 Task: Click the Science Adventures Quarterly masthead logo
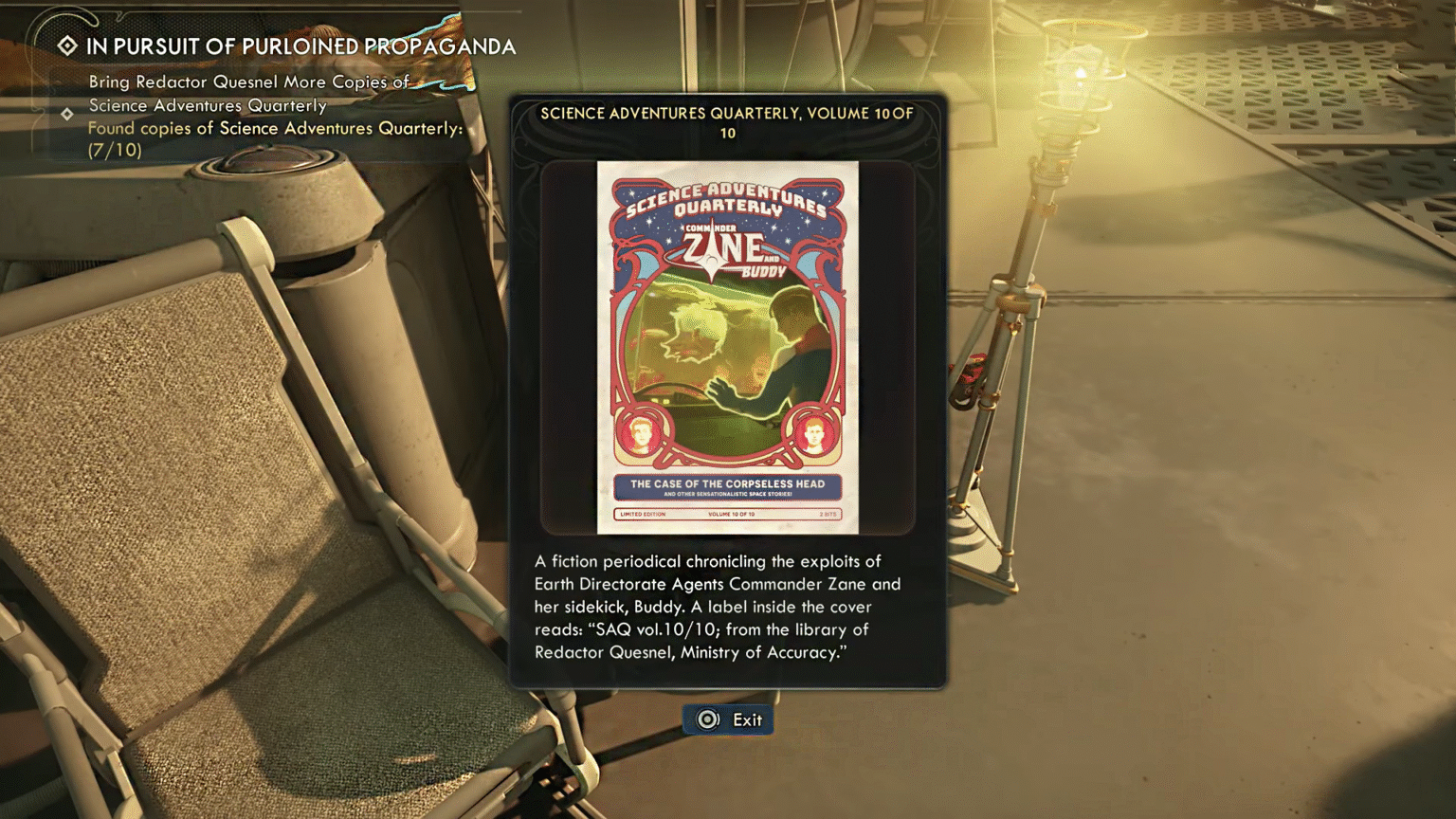pyautogui.click(x=728, y=199)
